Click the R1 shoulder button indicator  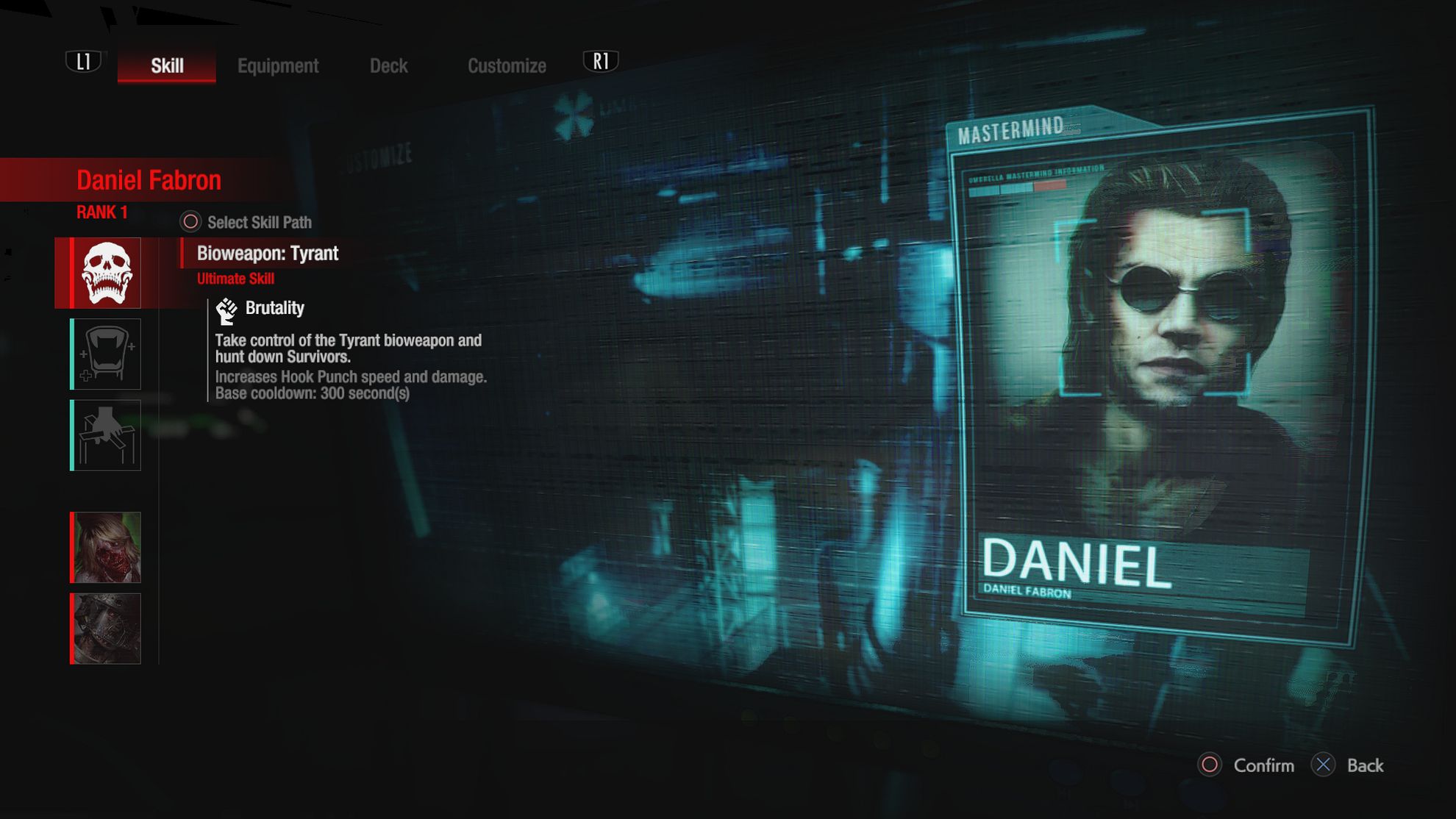tap(601, 62)
